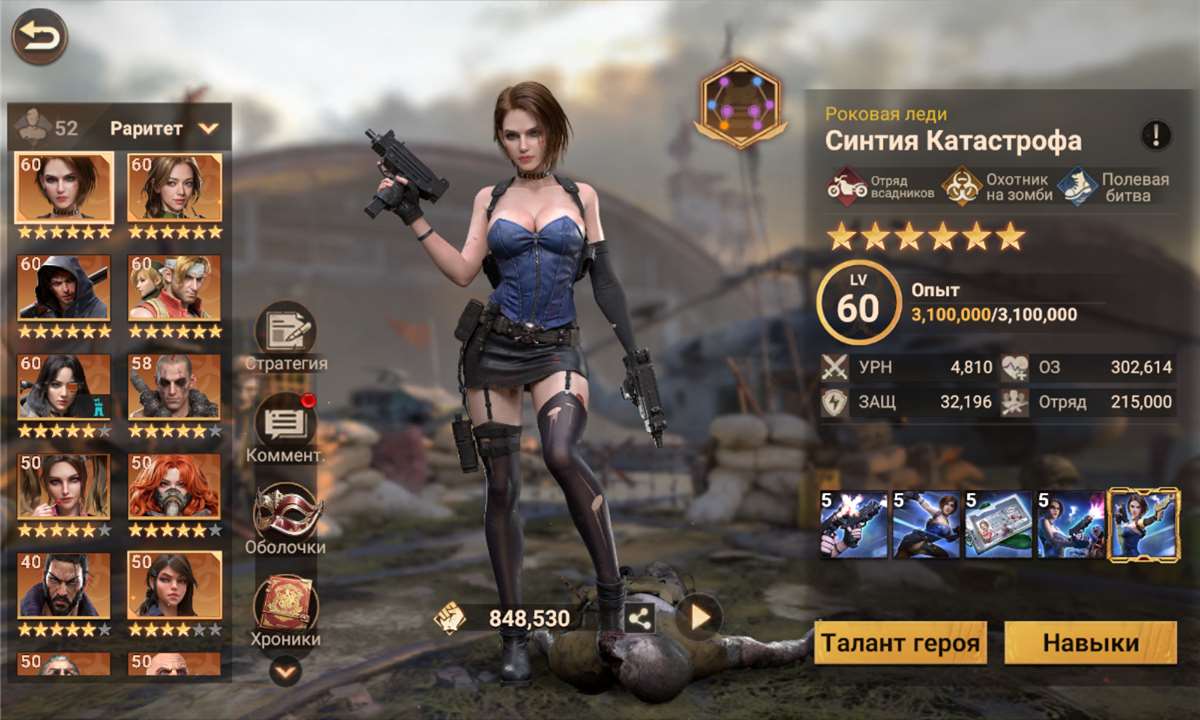
Task: Select the gold-framed fifth skill icon
Action: pyautogui.click(x=1141, y=524)
